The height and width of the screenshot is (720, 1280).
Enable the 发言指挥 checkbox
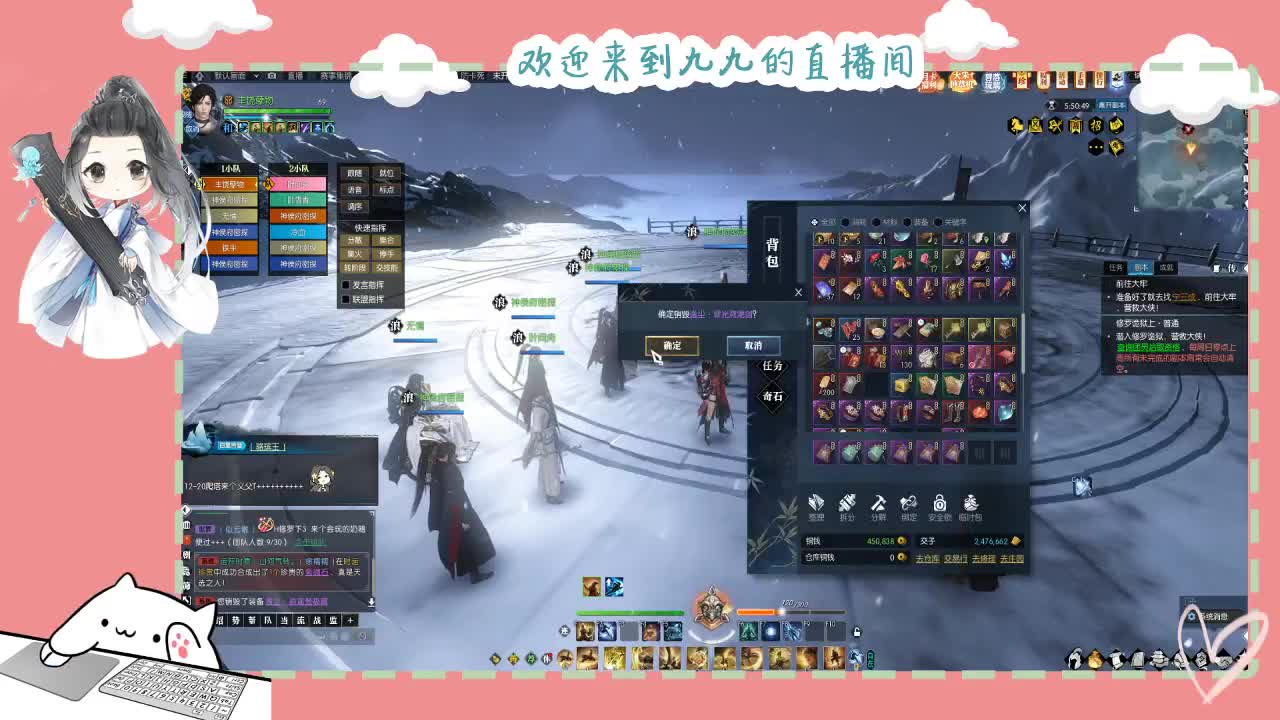pyautogui.click(x=345, y=284)
